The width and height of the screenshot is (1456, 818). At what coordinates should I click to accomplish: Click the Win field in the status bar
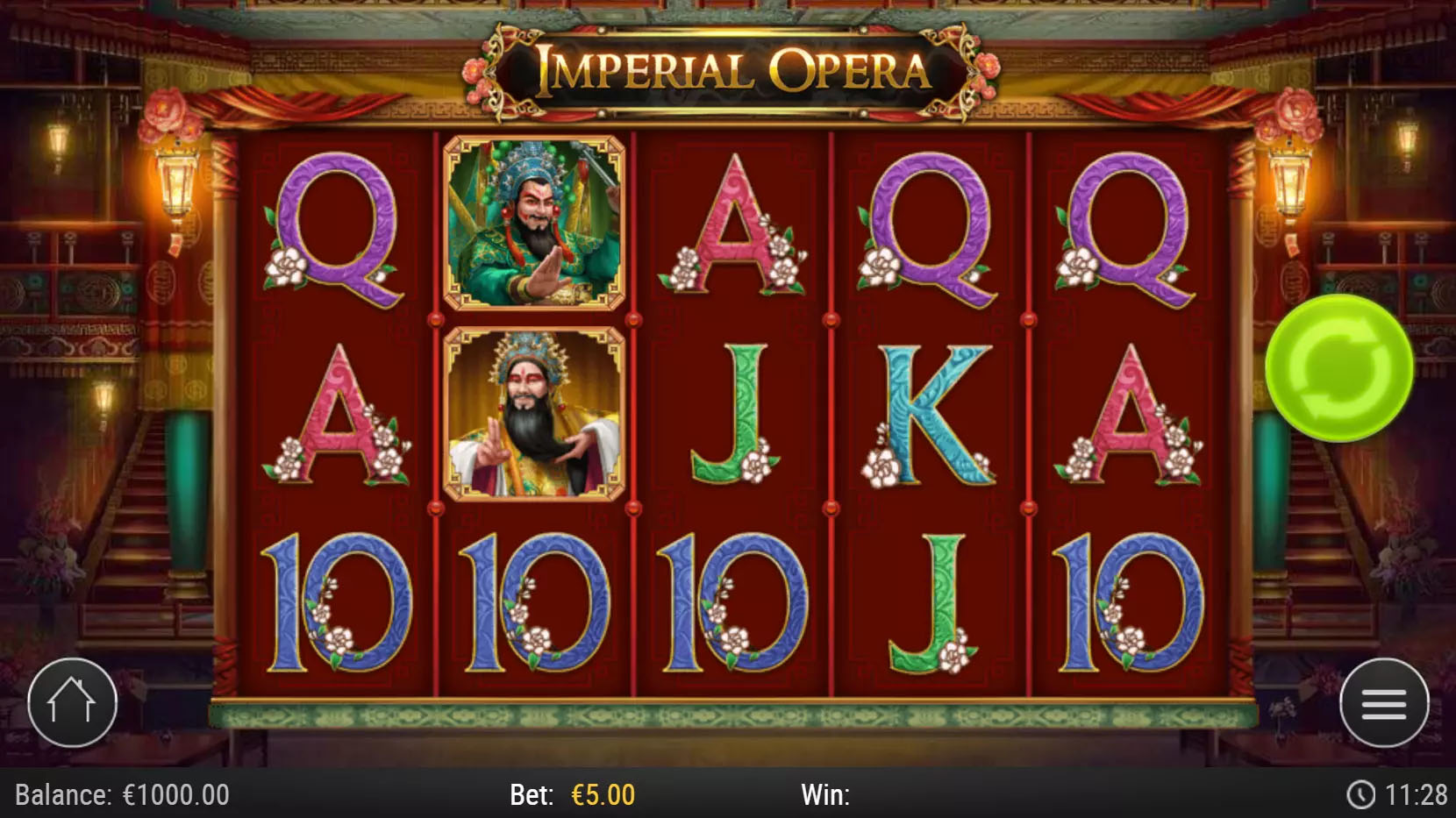pyautogui.click(x=829, y=795)
